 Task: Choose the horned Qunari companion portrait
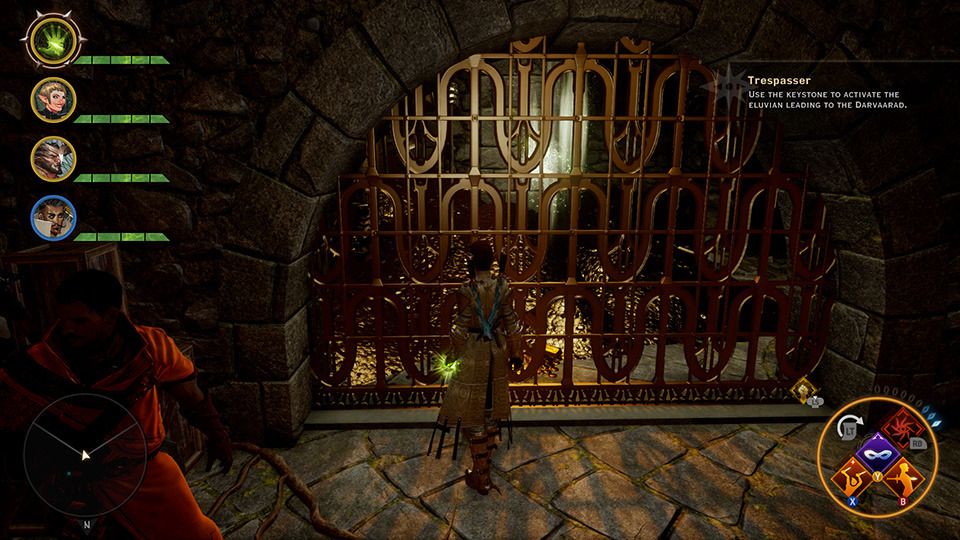tap(52, 158)
